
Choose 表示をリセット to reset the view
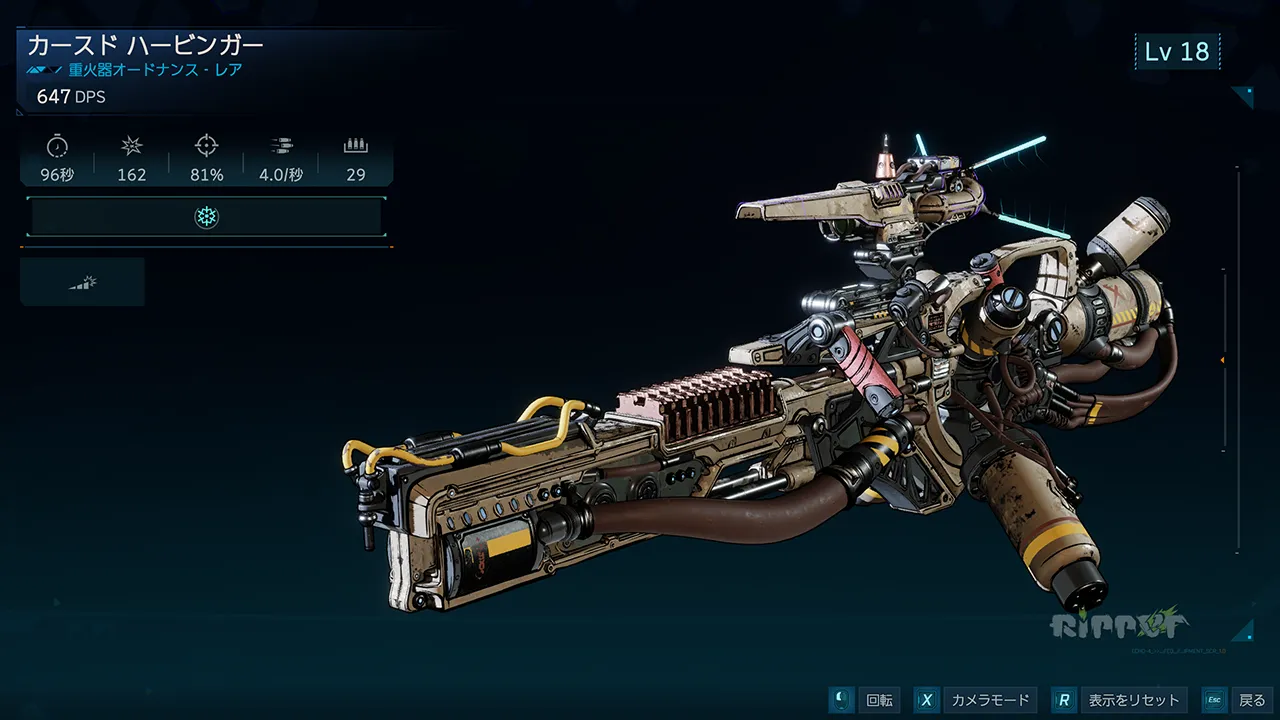(1121, 700)
